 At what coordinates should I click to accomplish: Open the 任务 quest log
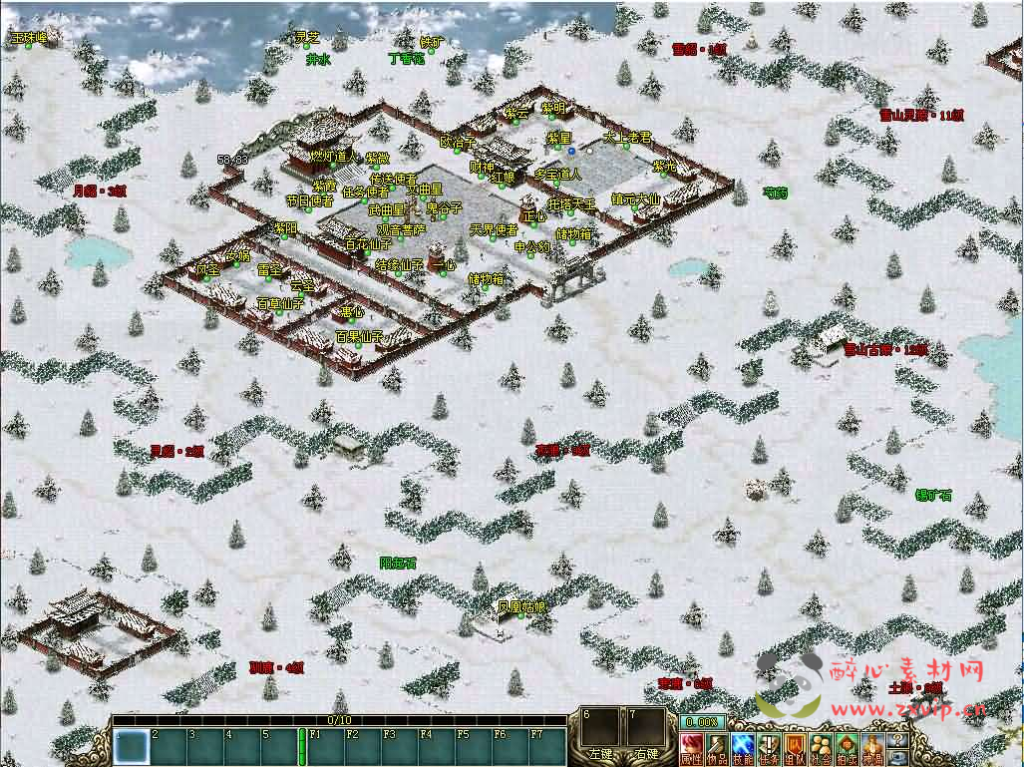[x=768, y=746]
